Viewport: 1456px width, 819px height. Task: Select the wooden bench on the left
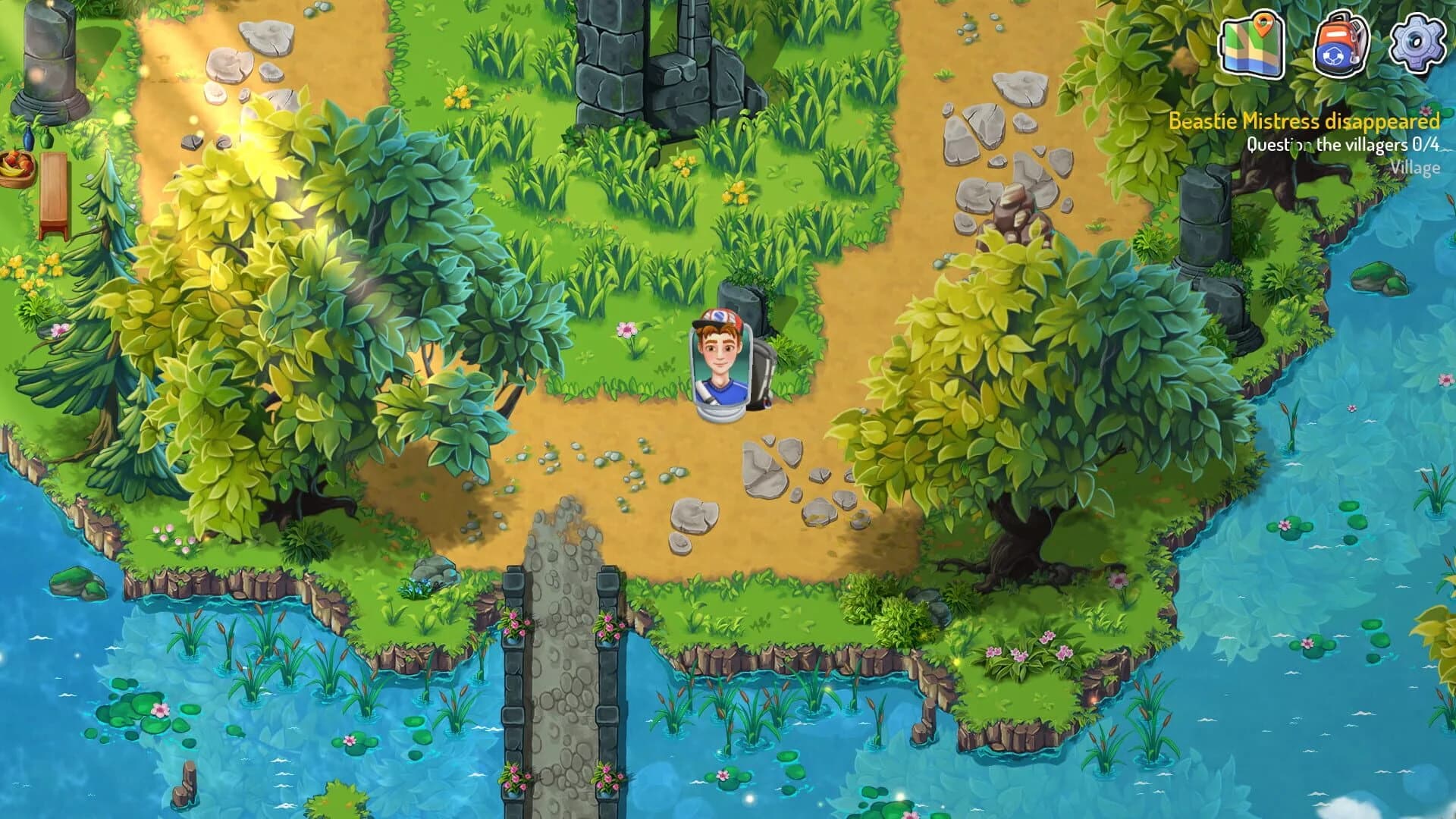(53, 190)
